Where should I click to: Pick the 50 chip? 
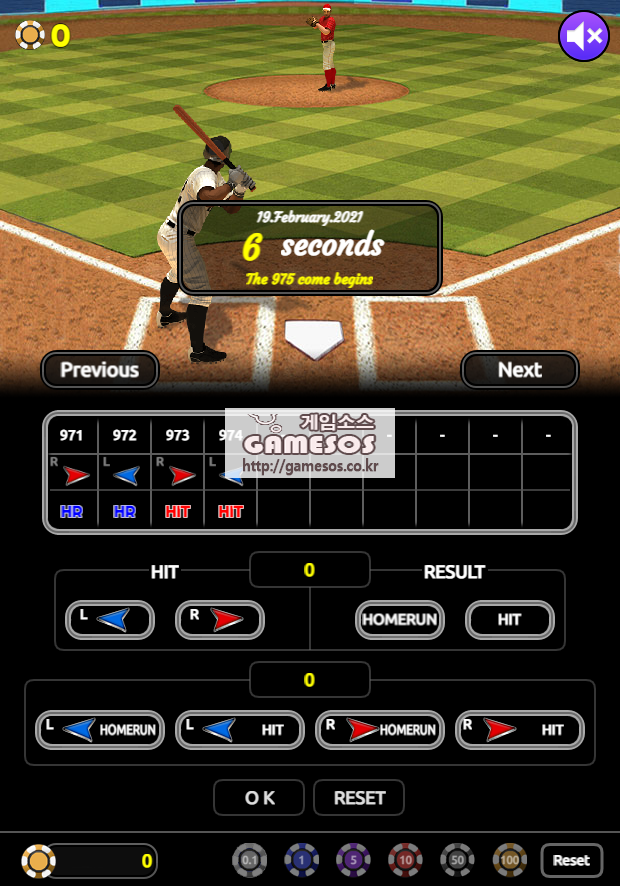(x=458, y=860)
